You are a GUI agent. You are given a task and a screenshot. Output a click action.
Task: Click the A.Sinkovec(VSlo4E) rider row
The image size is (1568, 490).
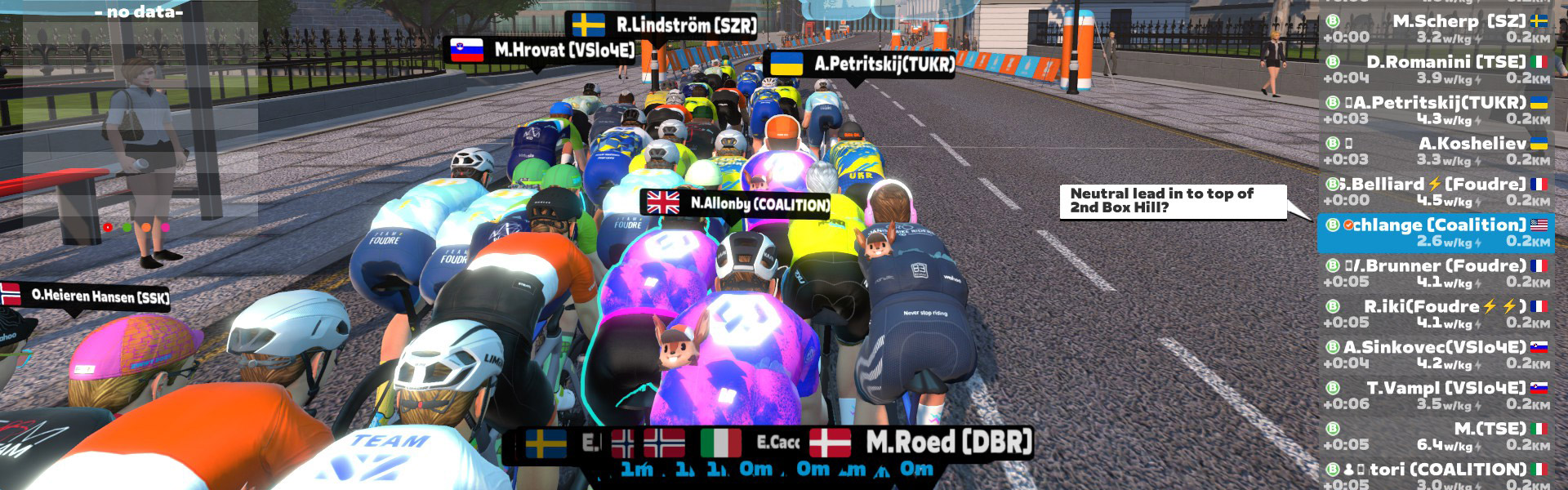1437,355
